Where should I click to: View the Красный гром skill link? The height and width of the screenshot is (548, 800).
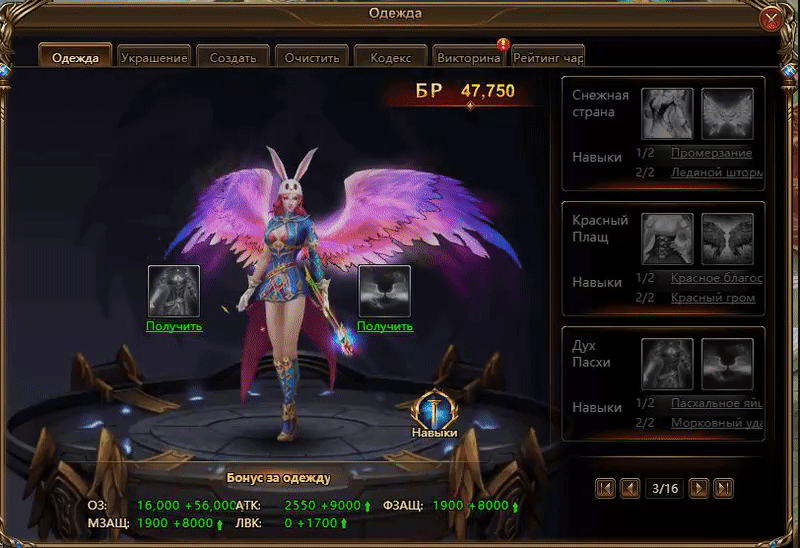[x=713, y=297]
